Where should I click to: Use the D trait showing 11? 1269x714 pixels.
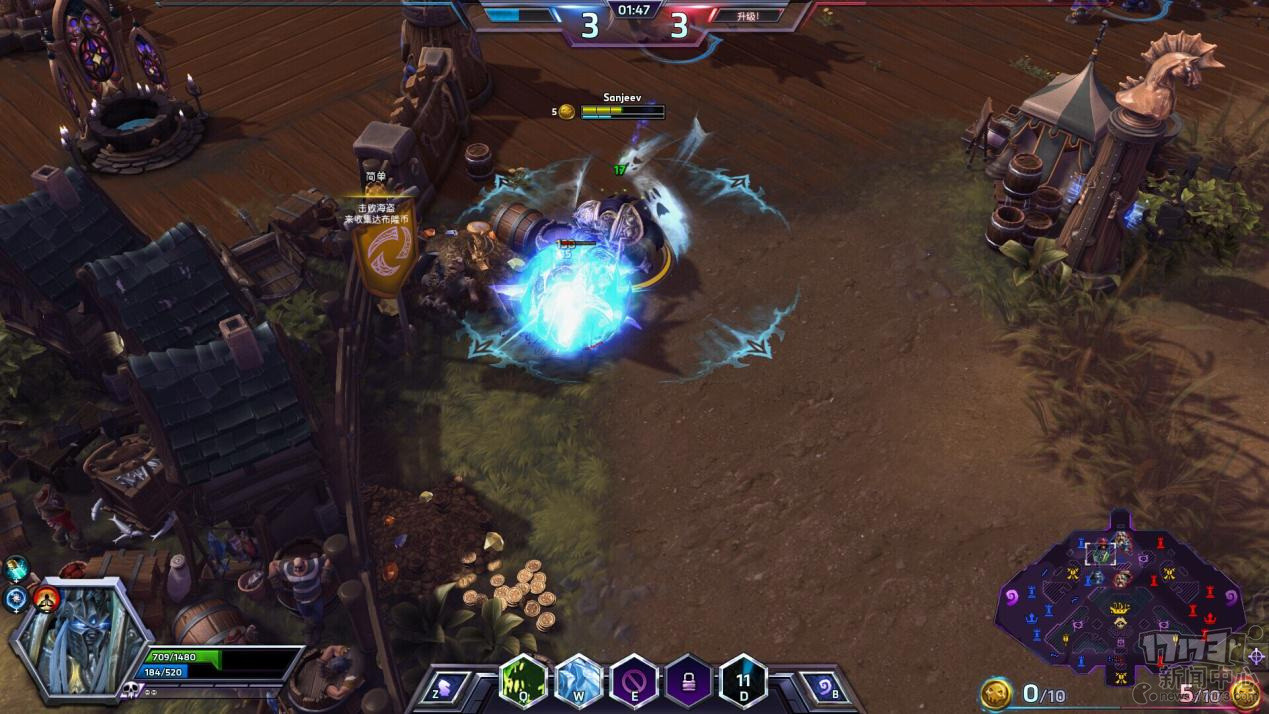click(x=743, y=682)
